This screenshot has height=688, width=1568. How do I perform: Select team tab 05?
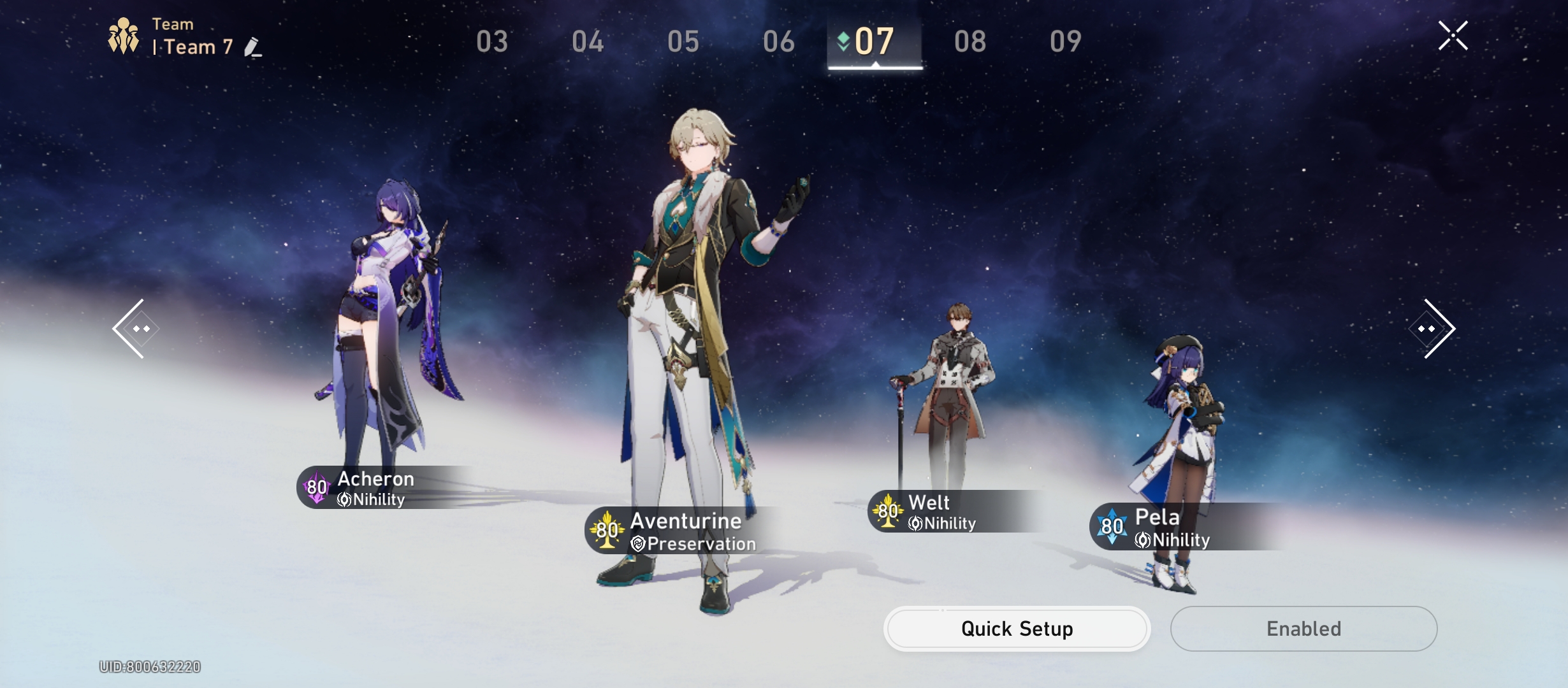pos(683,42)
